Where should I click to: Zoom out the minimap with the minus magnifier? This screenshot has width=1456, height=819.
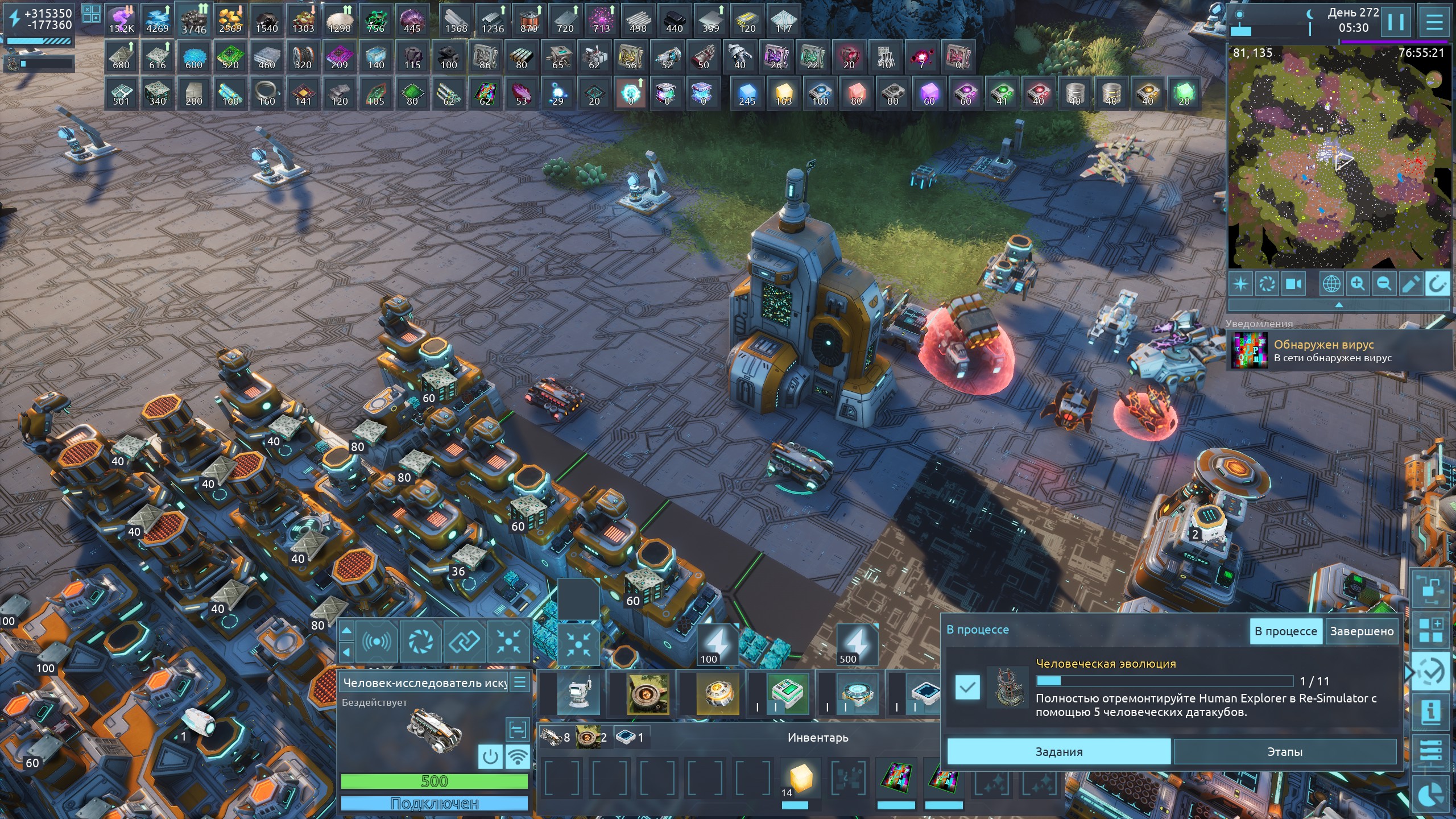tap(1384, 283)
